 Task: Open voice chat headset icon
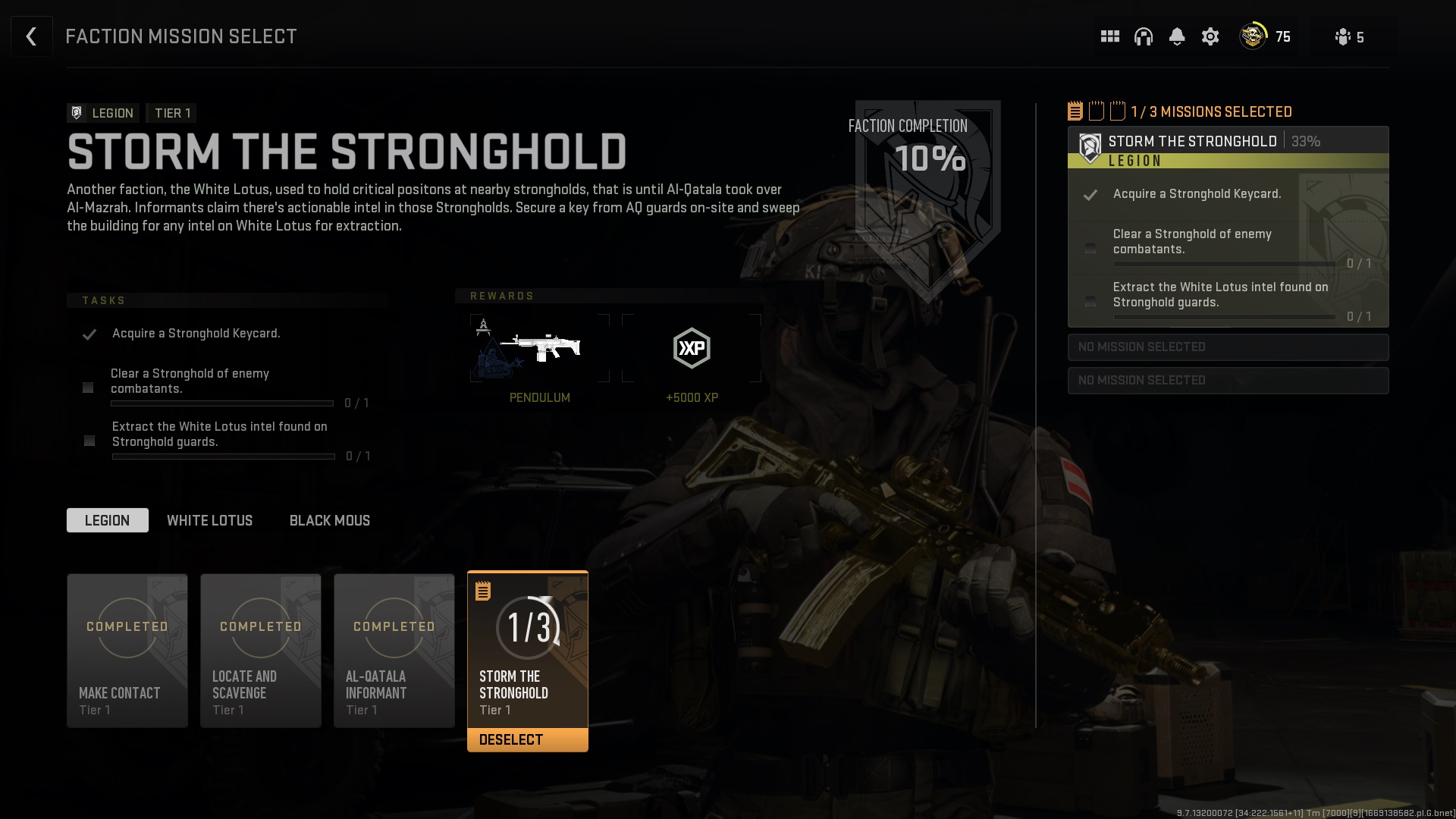1144,36
